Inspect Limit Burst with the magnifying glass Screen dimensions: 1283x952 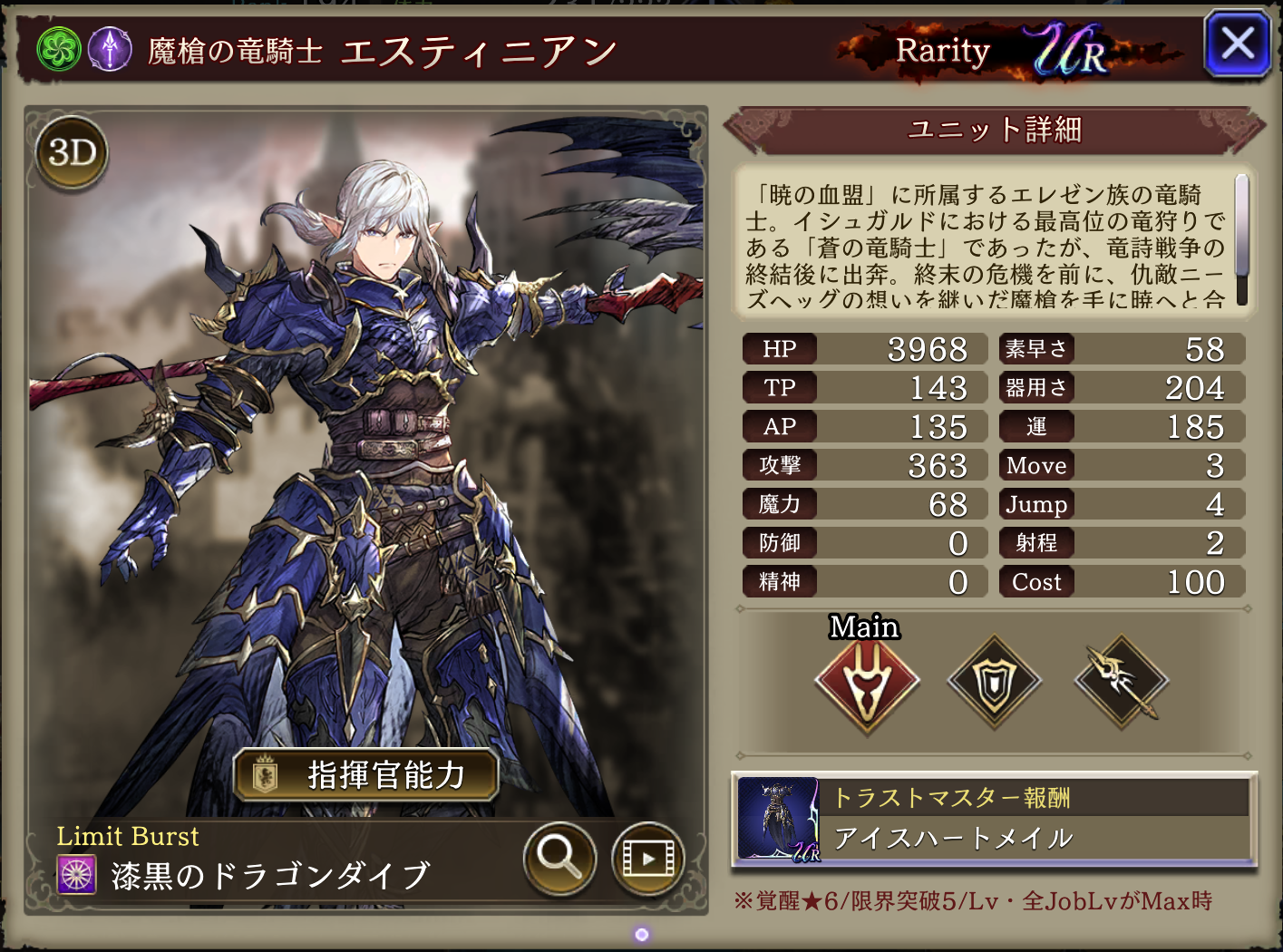(559, 857)
